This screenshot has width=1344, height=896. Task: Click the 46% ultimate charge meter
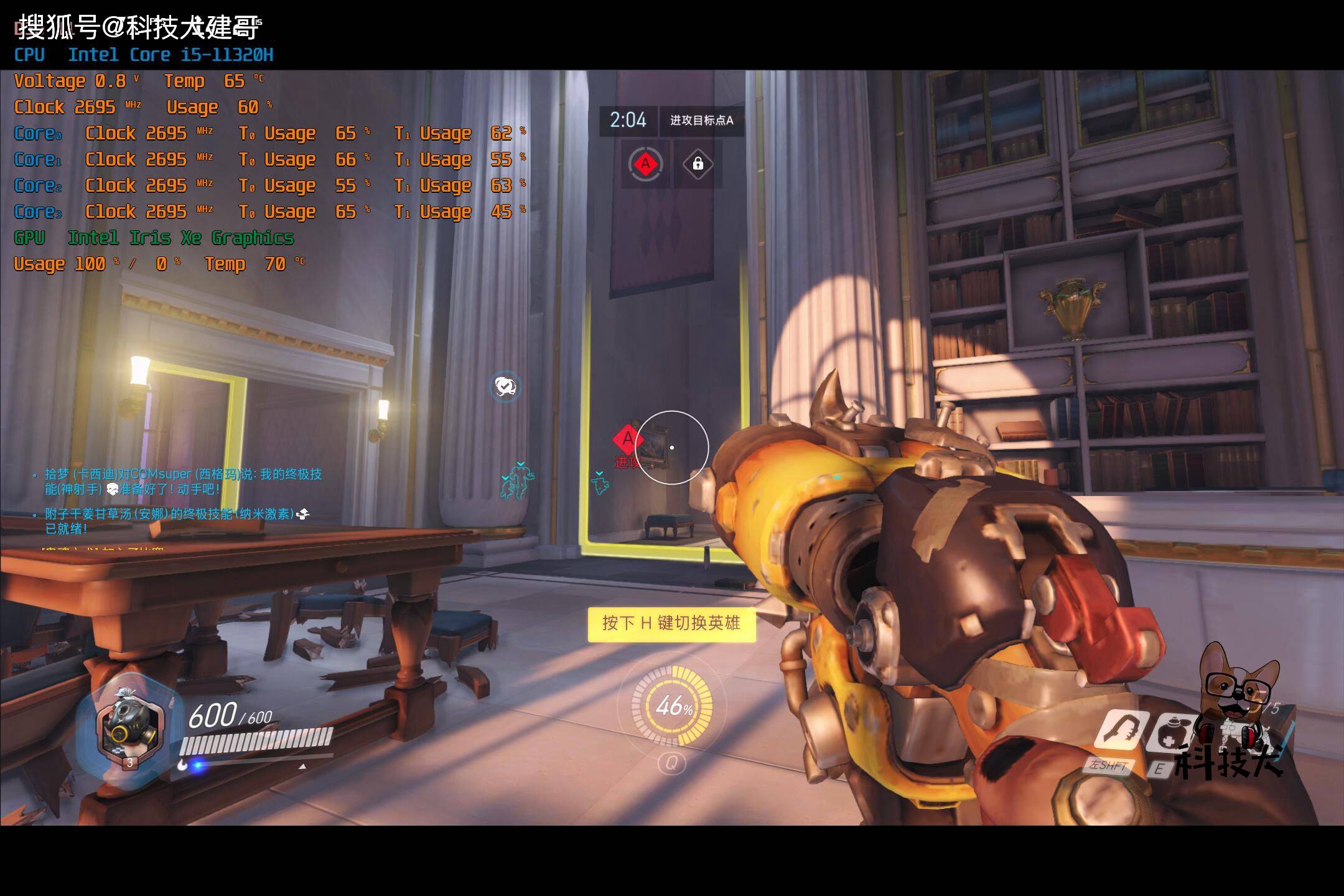pyautogui.click(x=672, y=706)
